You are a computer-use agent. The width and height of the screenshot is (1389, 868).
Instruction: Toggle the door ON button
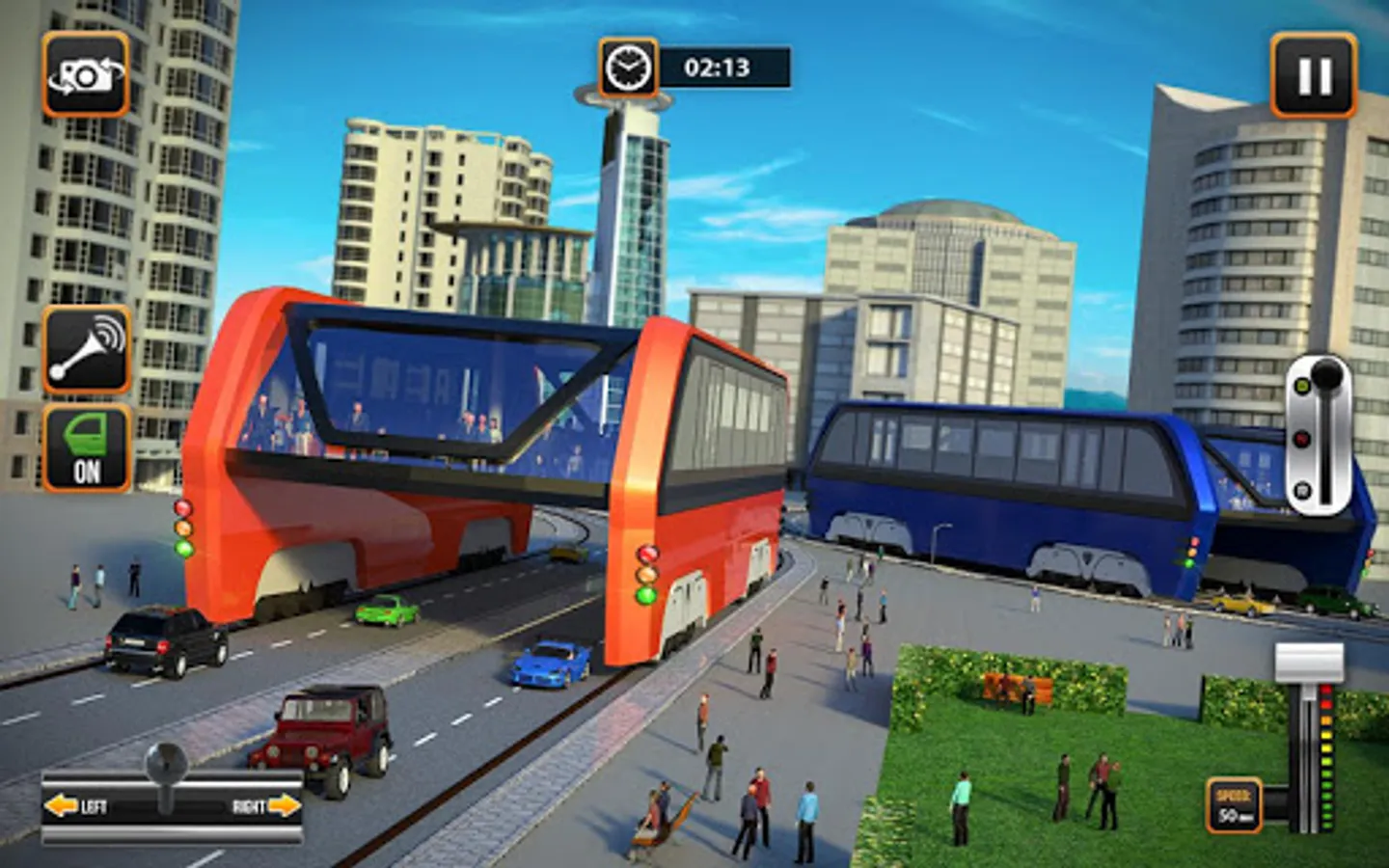pos(87,448)
